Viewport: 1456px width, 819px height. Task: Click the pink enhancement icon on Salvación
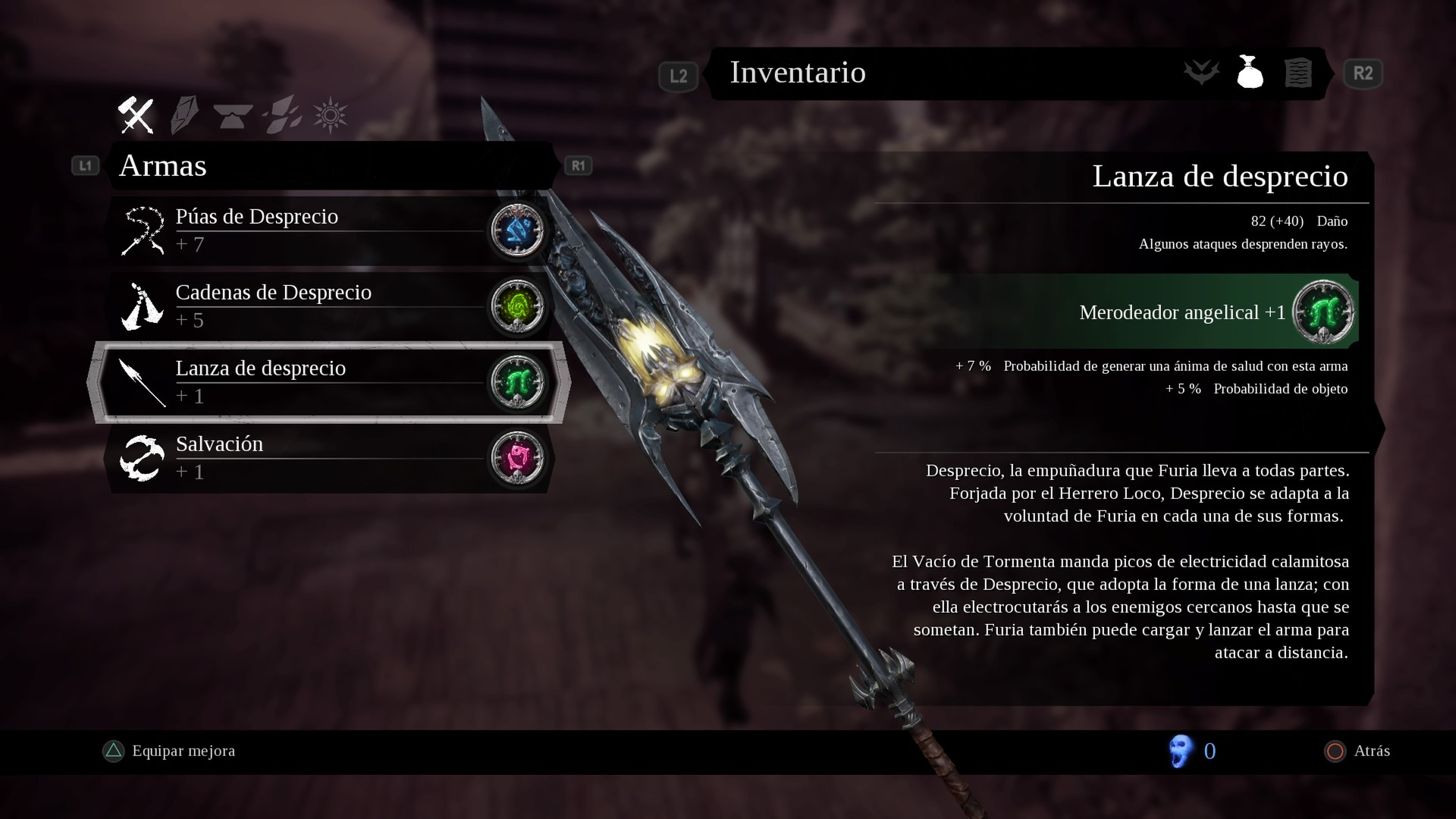coord(518,457)
